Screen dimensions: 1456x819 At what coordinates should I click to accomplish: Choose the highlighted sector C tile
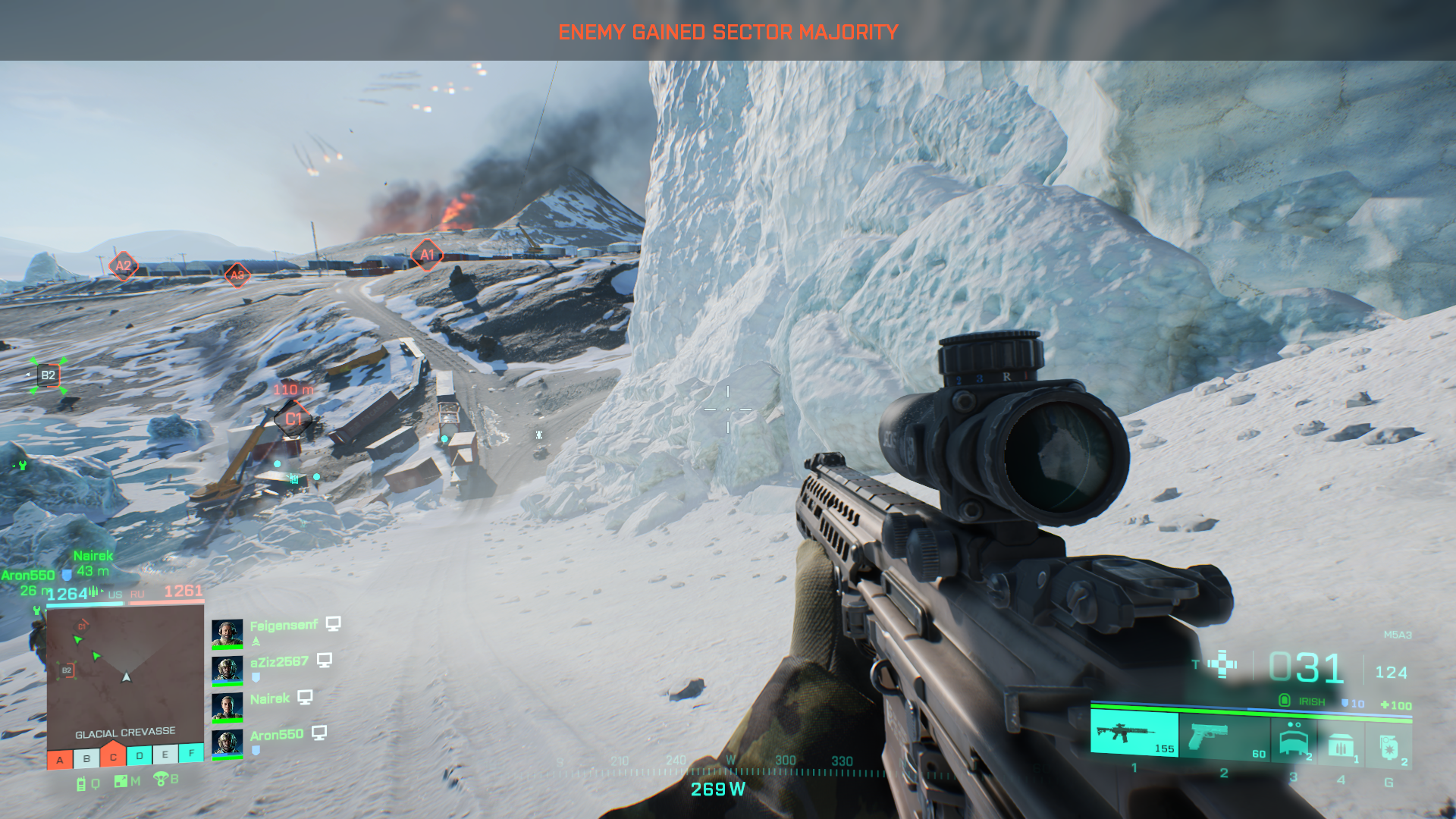[113, 755]
